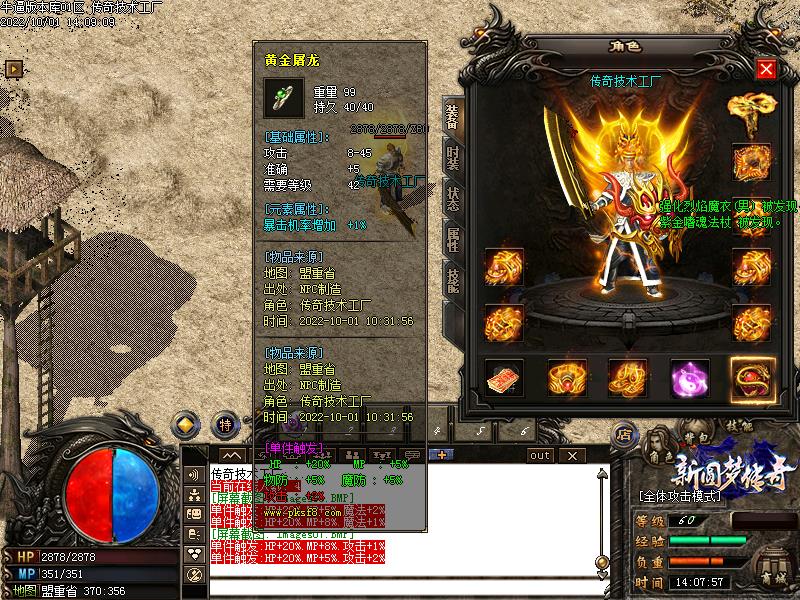Screen dimensions: 800x600
Task: Click the highlighted red swirl equipment slot
Action: point(752,378)
